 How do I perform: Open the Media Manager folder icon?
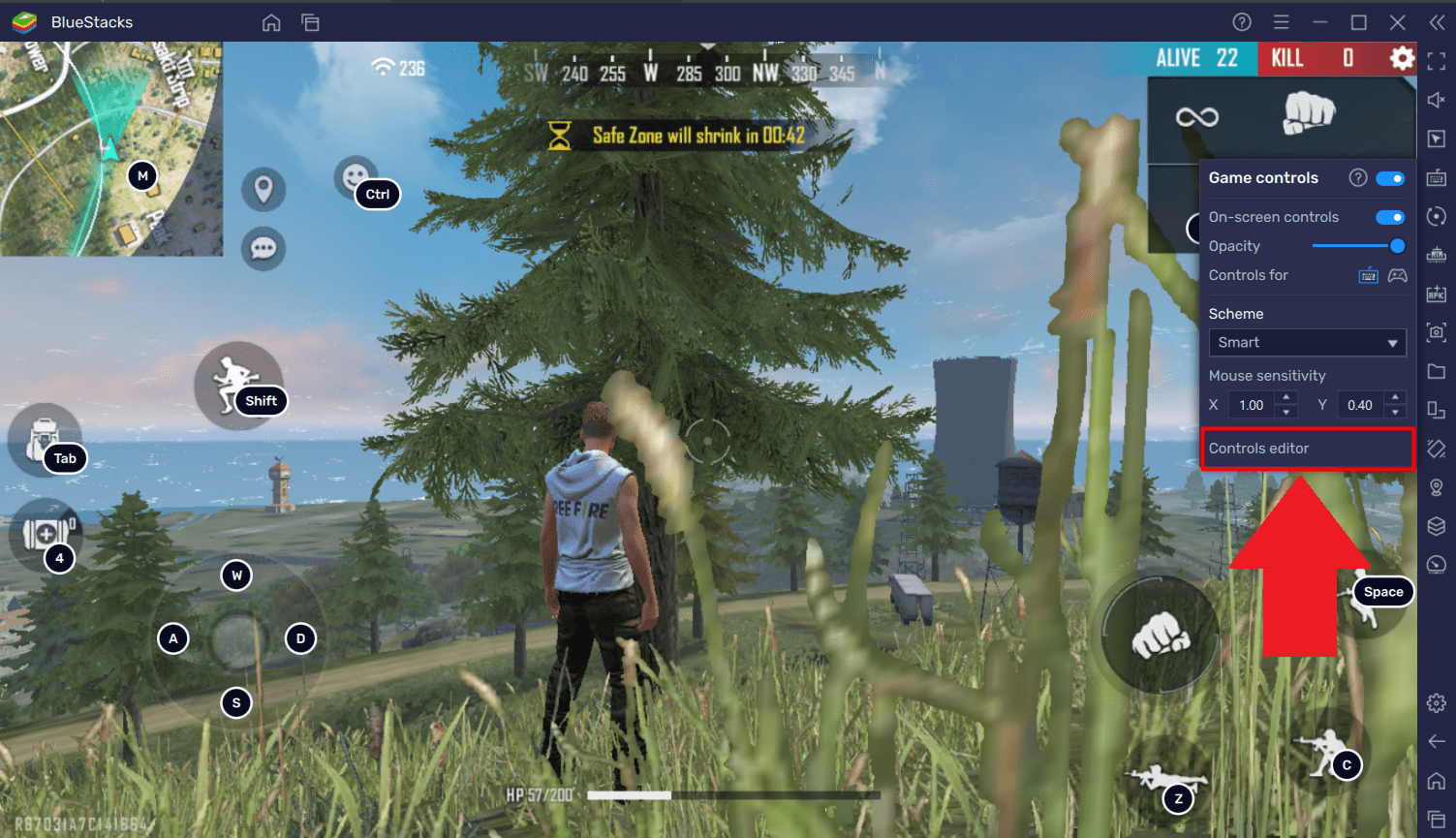pyautogui.click(x=1437, y=371)
